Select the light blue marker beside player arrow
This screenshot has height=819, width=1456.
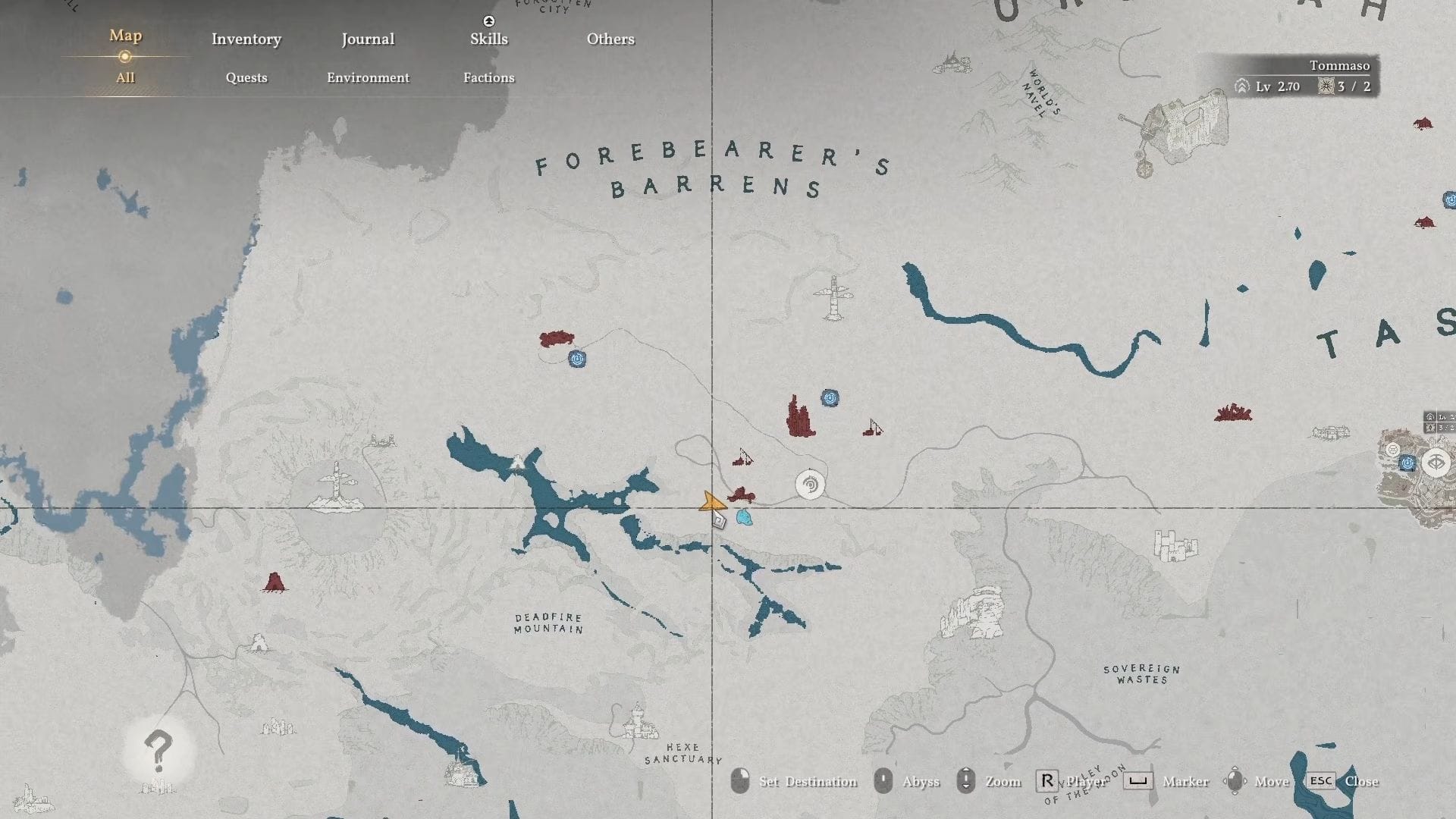pos(744,518)
